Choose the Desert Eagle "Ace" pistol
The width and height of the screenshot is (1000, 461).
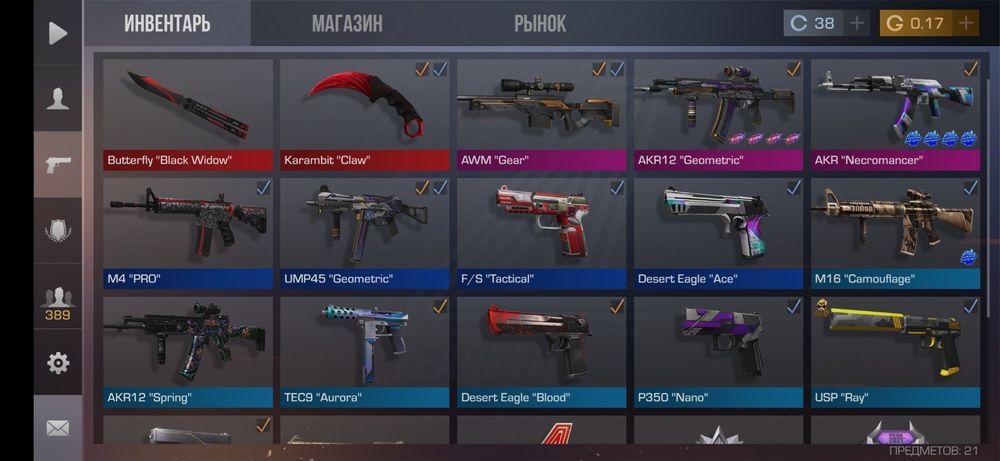pyautogui.click(x=719, y=232)
